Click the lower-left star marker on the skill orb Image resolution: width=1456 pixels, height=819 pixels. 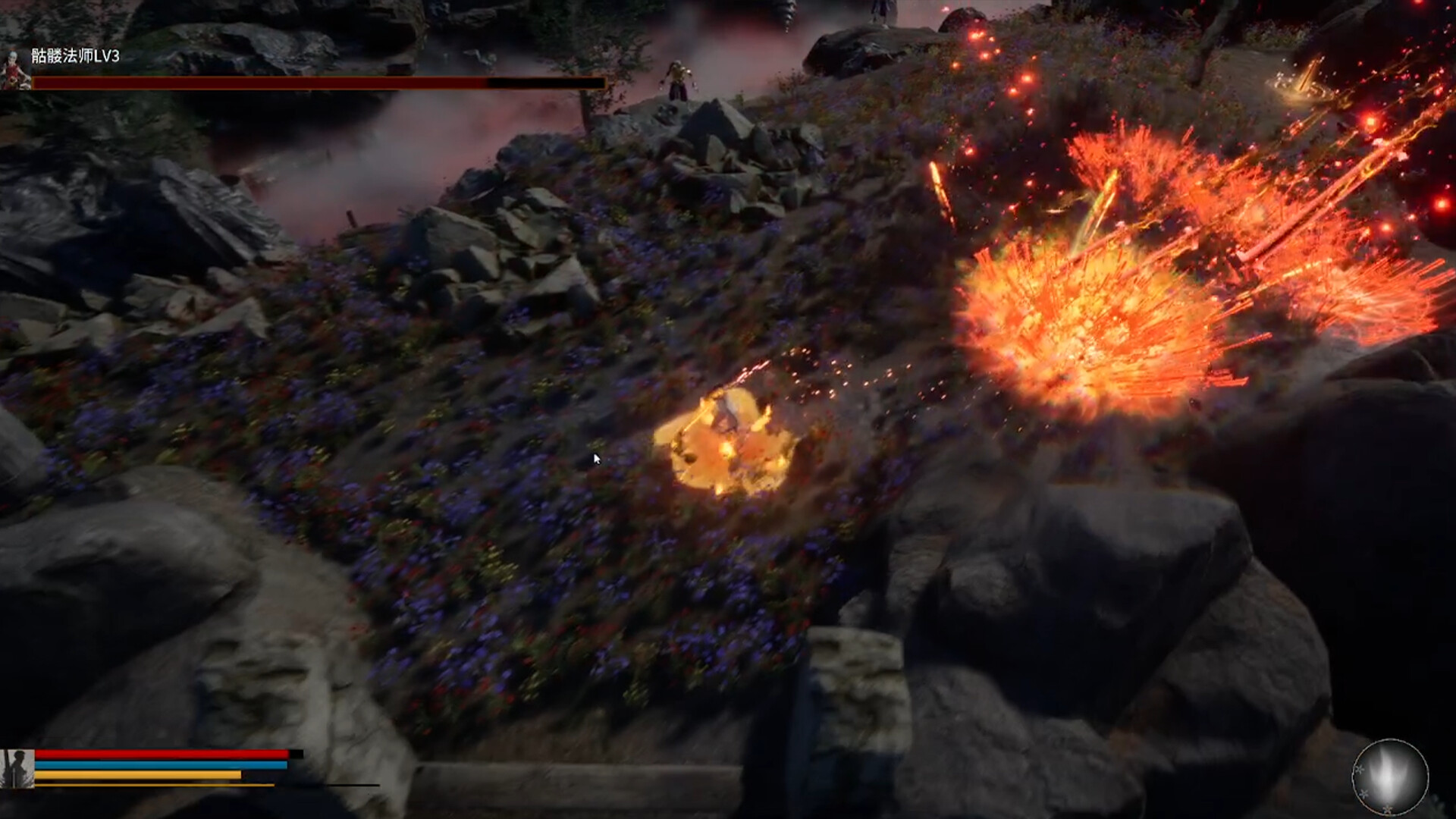(1364, 793)
